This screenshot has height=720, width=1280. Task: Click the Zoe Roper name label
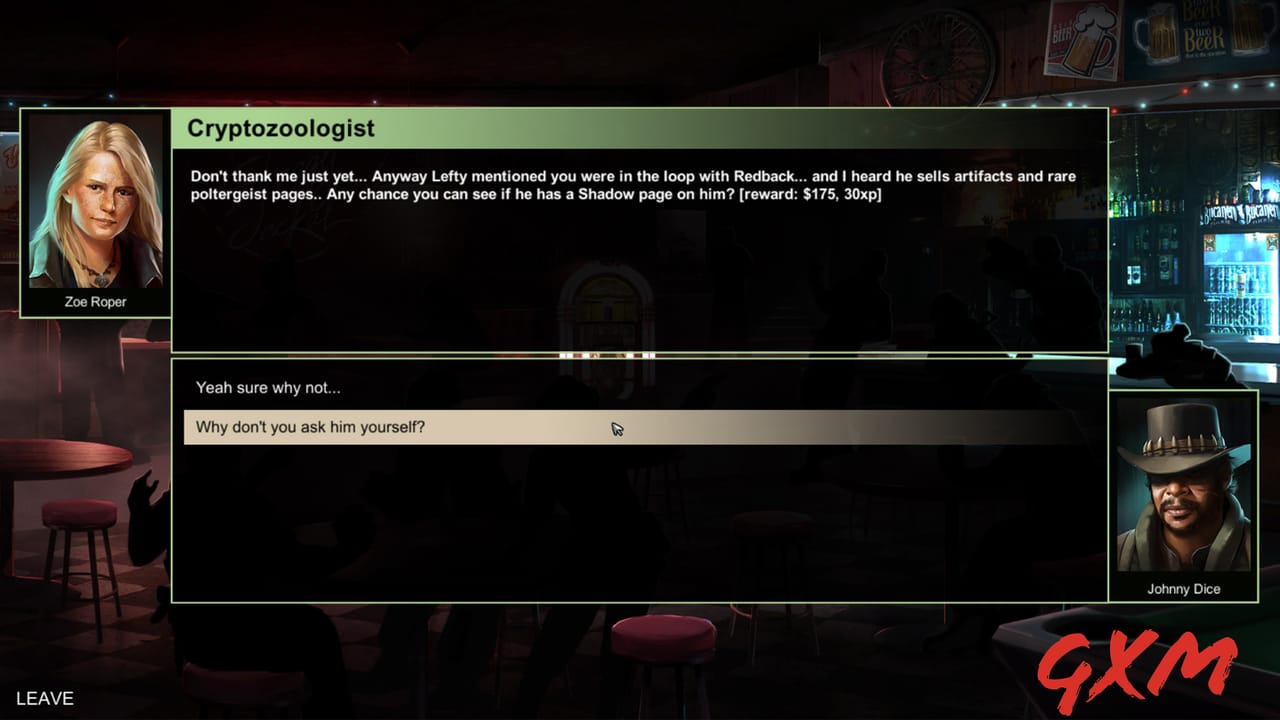[95, 302]
